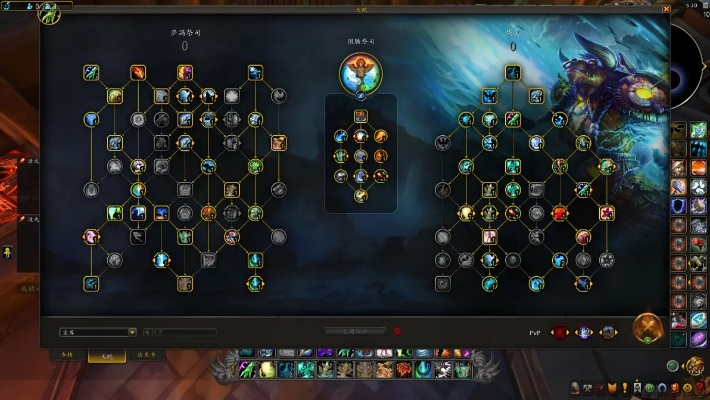Screen dimensions: 710x400
Task: Select the bottom node in the hero talent panel
Action: (360, 196)
